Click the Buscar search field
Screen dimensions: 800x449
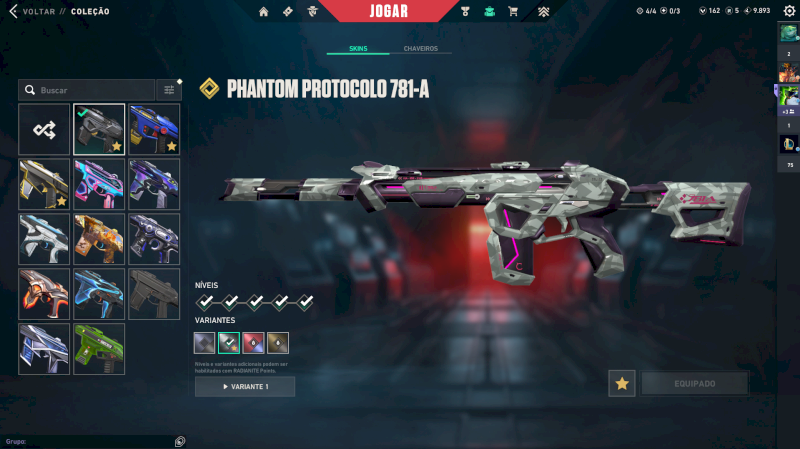point(90,90)
